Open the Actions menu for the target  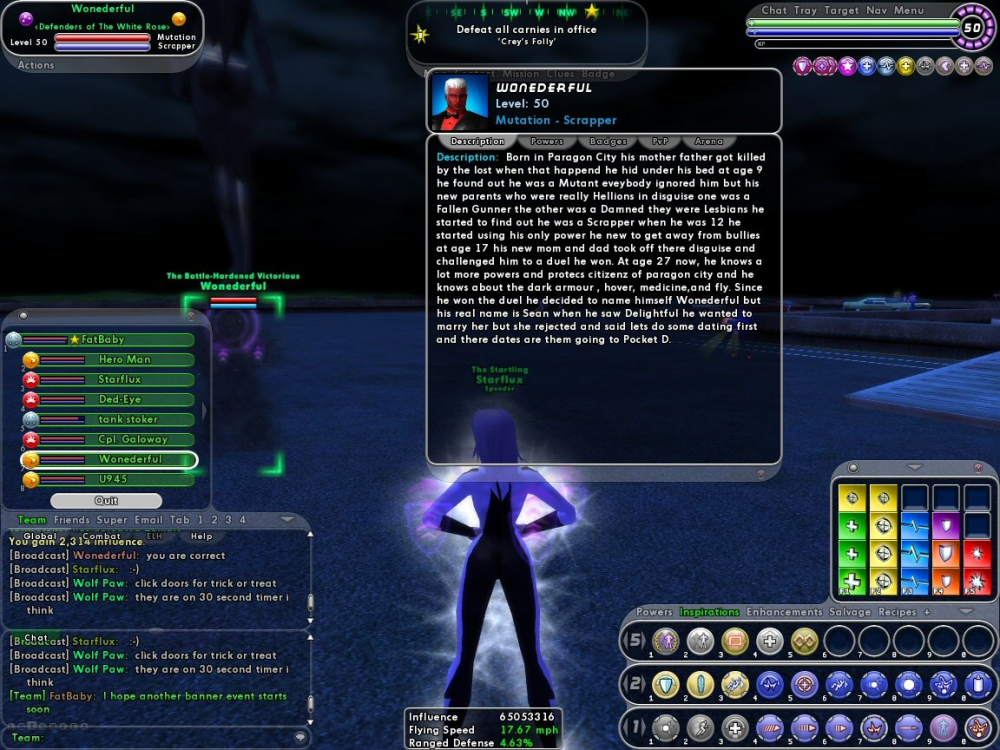[x=36, y=65]
